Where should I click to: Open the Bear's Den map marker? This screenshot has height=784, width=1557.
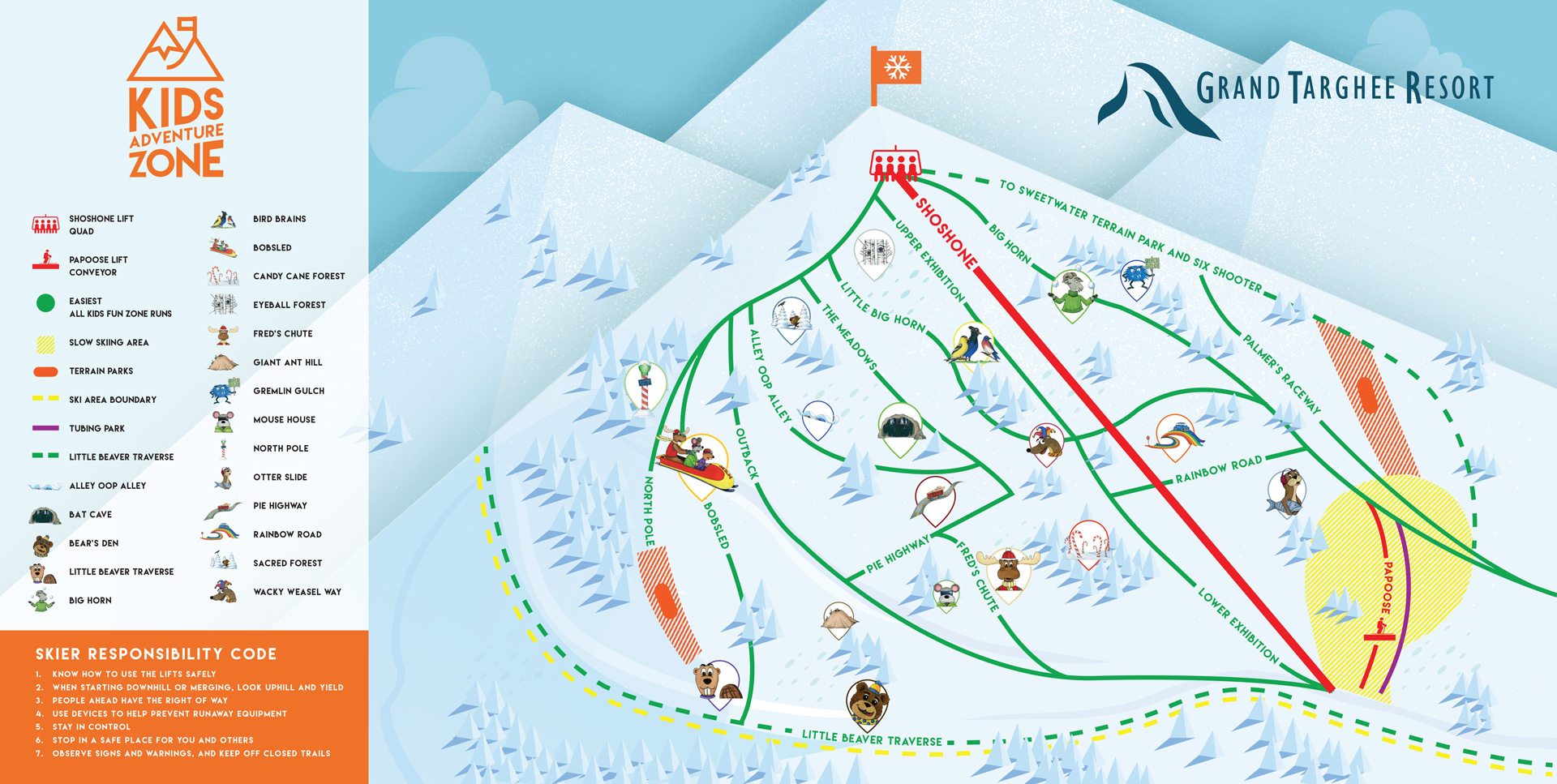867,702
